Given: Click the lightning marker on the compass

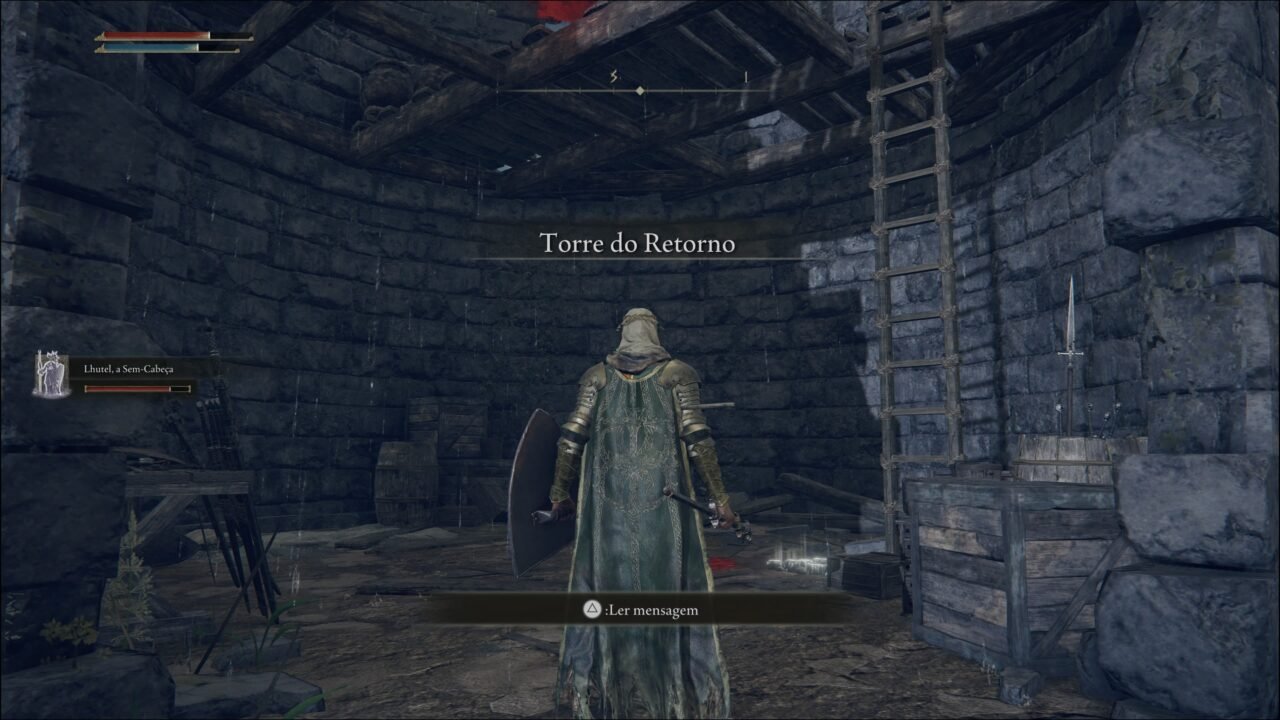Looking at the screenshot, I should [613, 75].
